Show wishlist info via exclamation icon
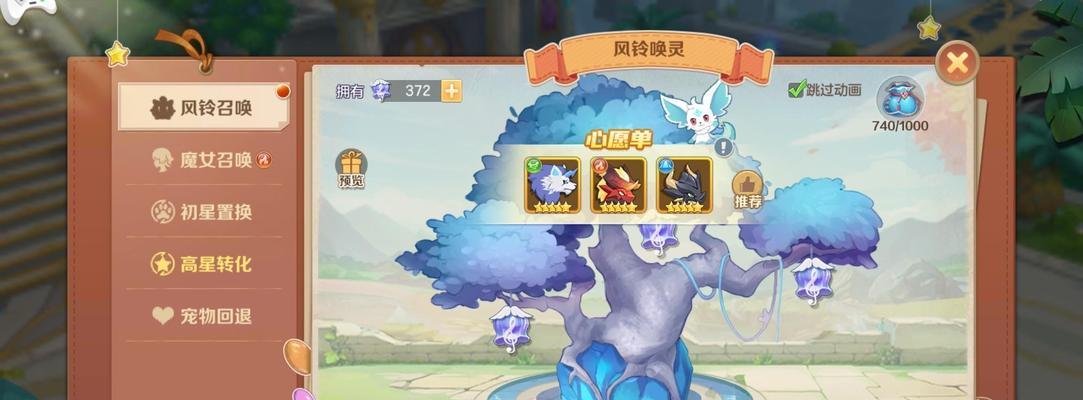This screenshot has width=1083, height=400. (723, 148)
